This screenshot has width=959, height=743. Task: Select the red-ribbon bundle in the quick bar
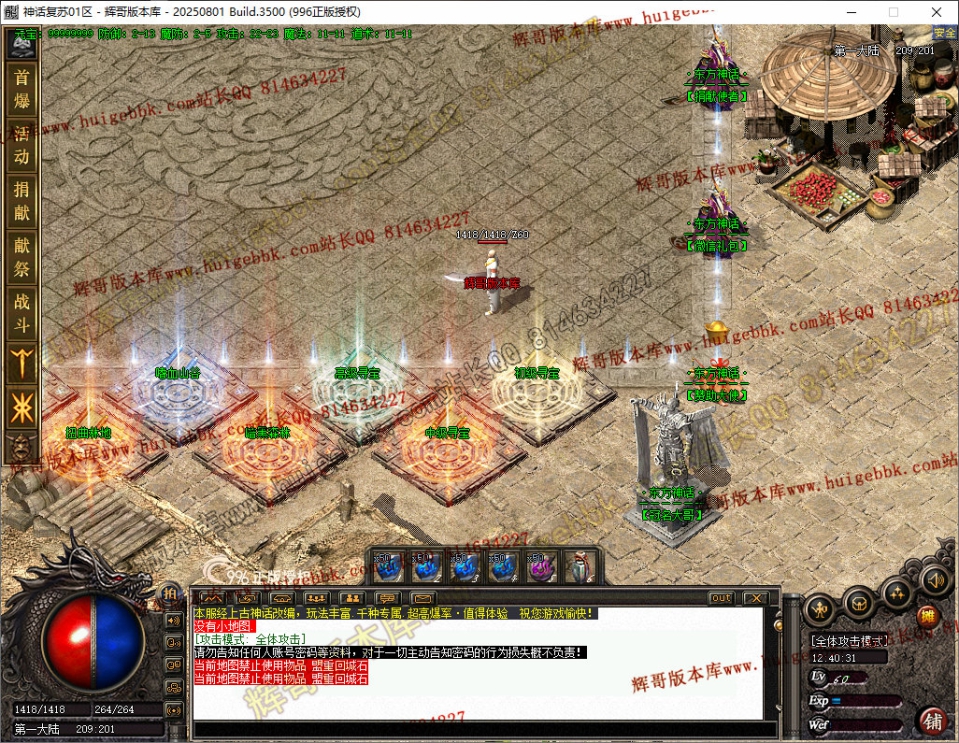[x=579, y=568]
